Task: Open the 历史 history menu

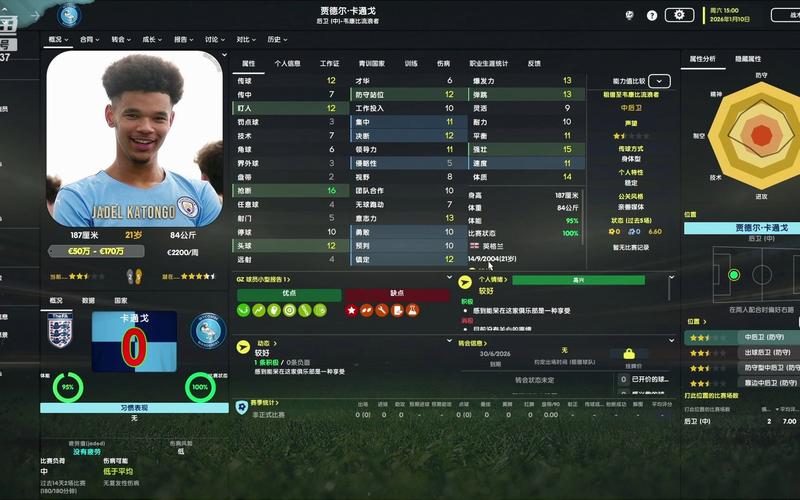Action: pyautogui.click(x=276, y=40)
